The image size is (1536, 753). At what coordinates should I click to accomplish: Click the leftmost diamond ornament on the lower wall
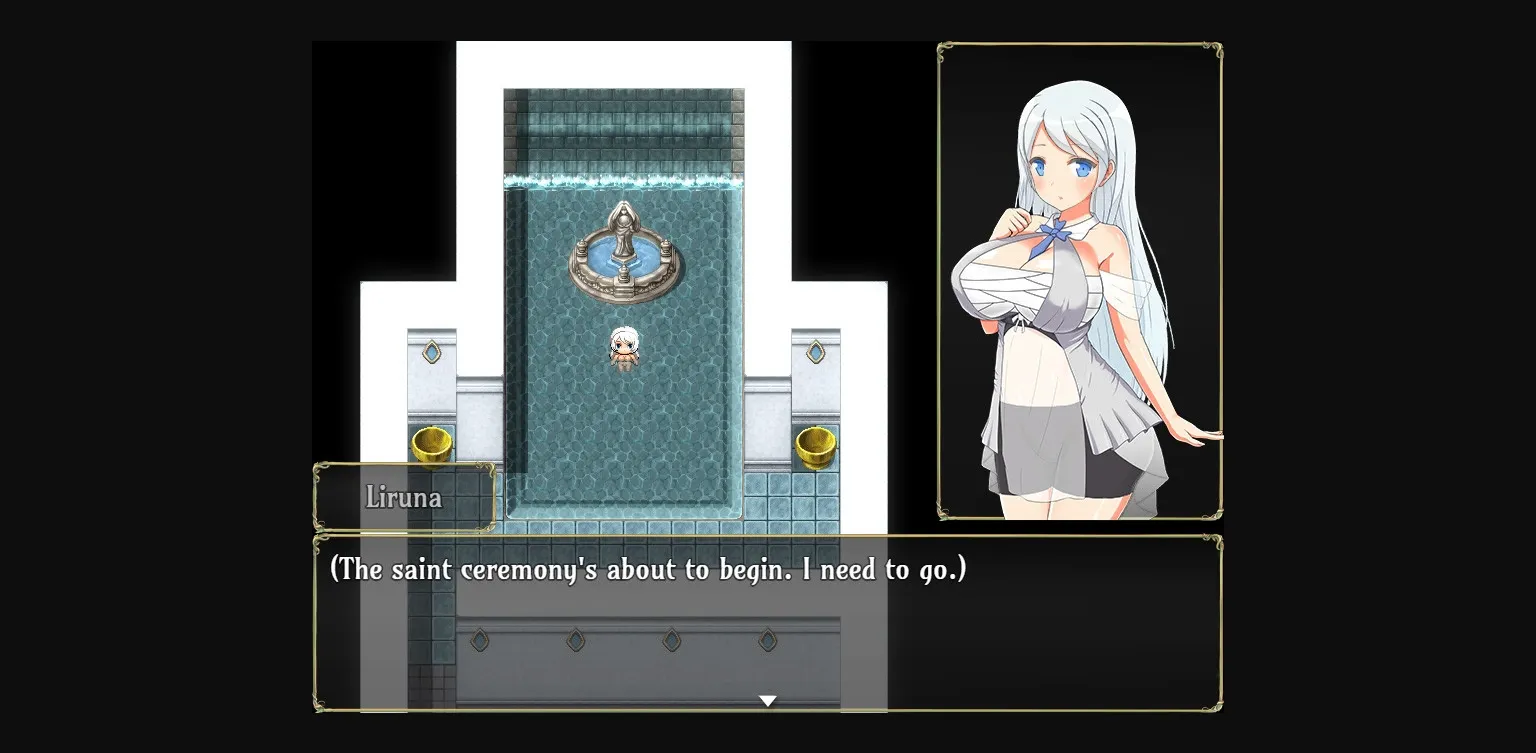(479, 640)
